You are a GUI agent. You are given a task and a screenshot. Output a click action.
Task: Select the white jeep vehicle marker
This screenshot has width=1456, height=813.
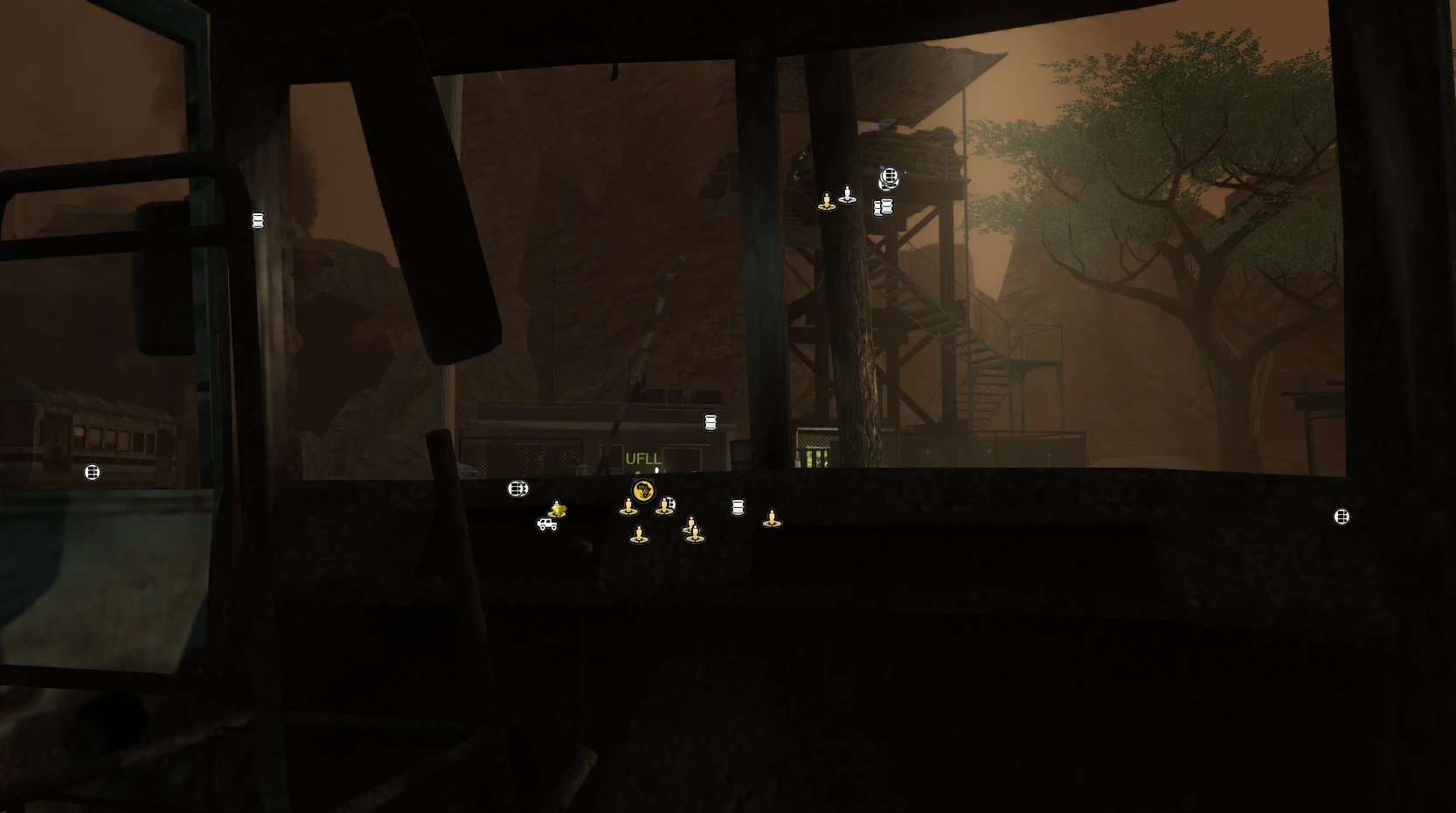coord(547,525)
